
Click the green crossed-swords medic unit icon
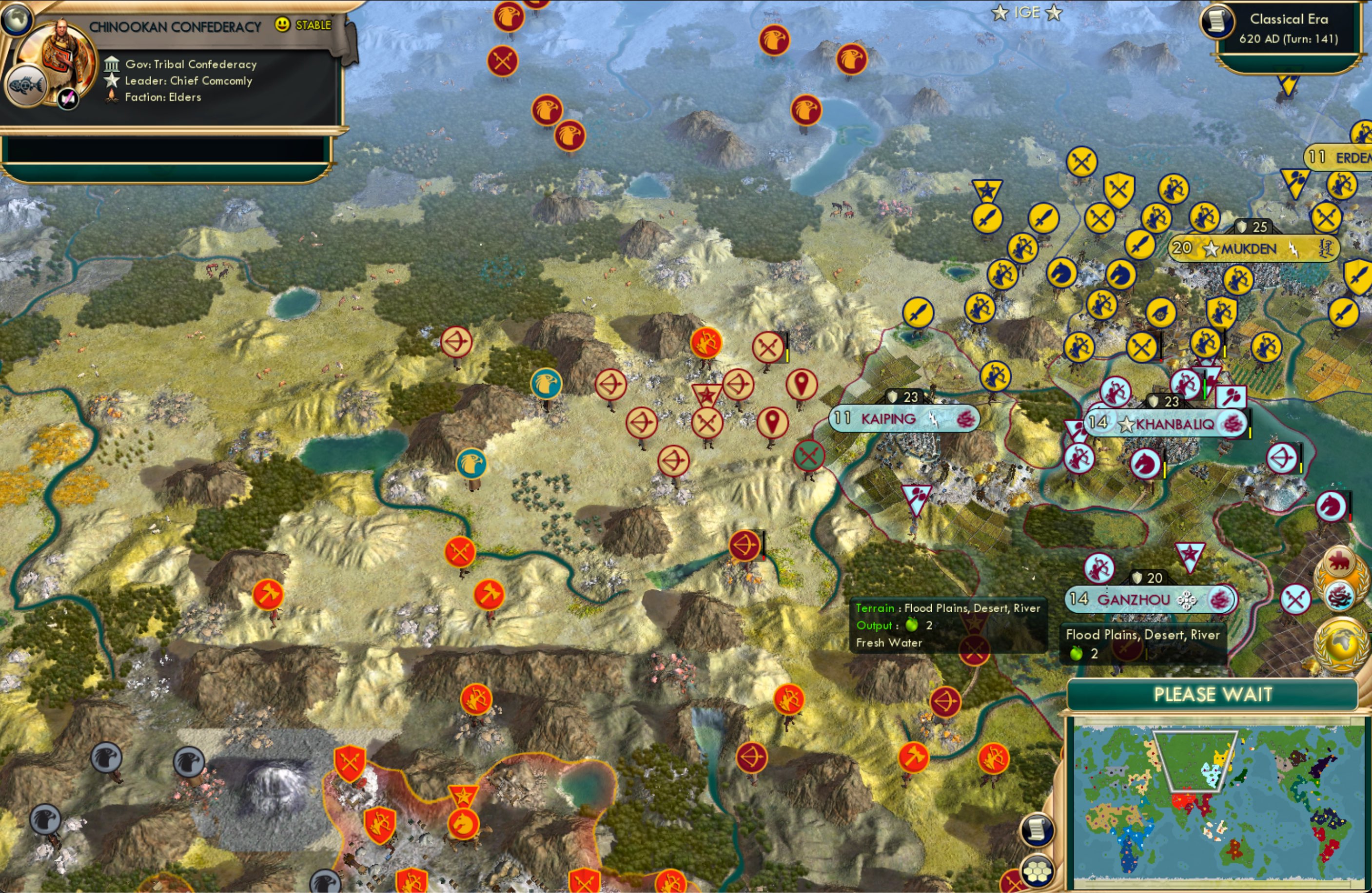pyautogui.click(x=809, y=455)
